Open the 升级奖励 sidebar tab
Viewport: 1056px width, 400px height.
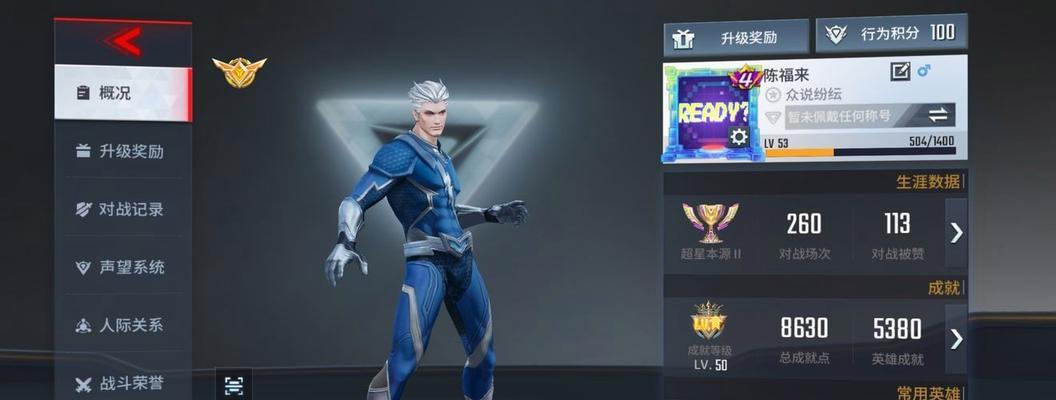[122, 152]
